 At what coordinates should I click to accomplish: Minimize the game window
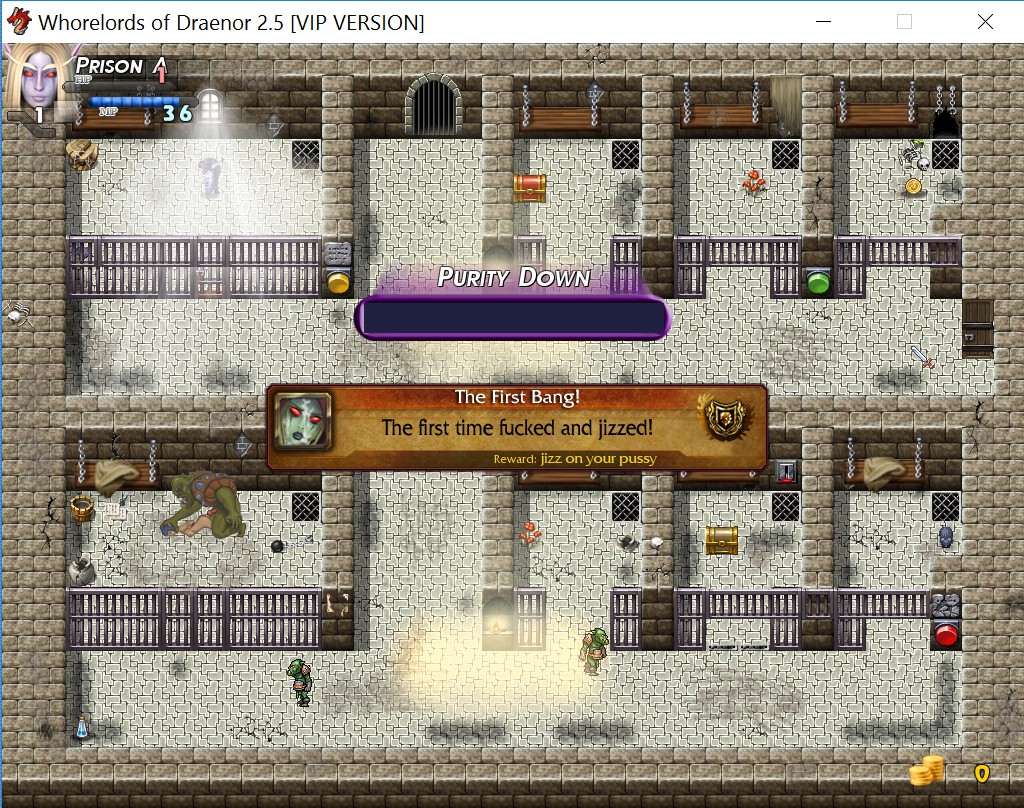824,22
